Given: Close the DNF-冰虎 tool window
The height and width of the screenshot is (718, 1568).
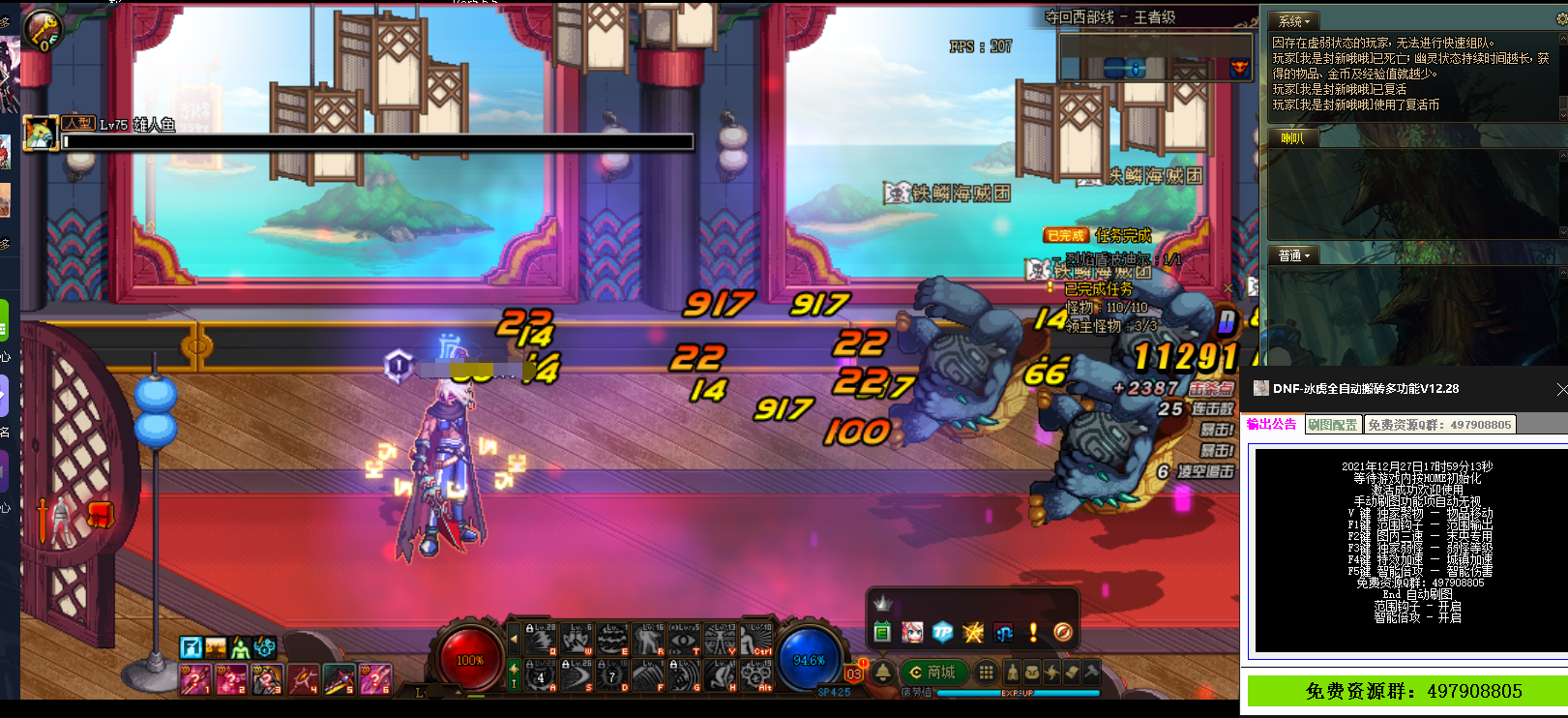Looking at the screenshot, I should [1561, 389].
